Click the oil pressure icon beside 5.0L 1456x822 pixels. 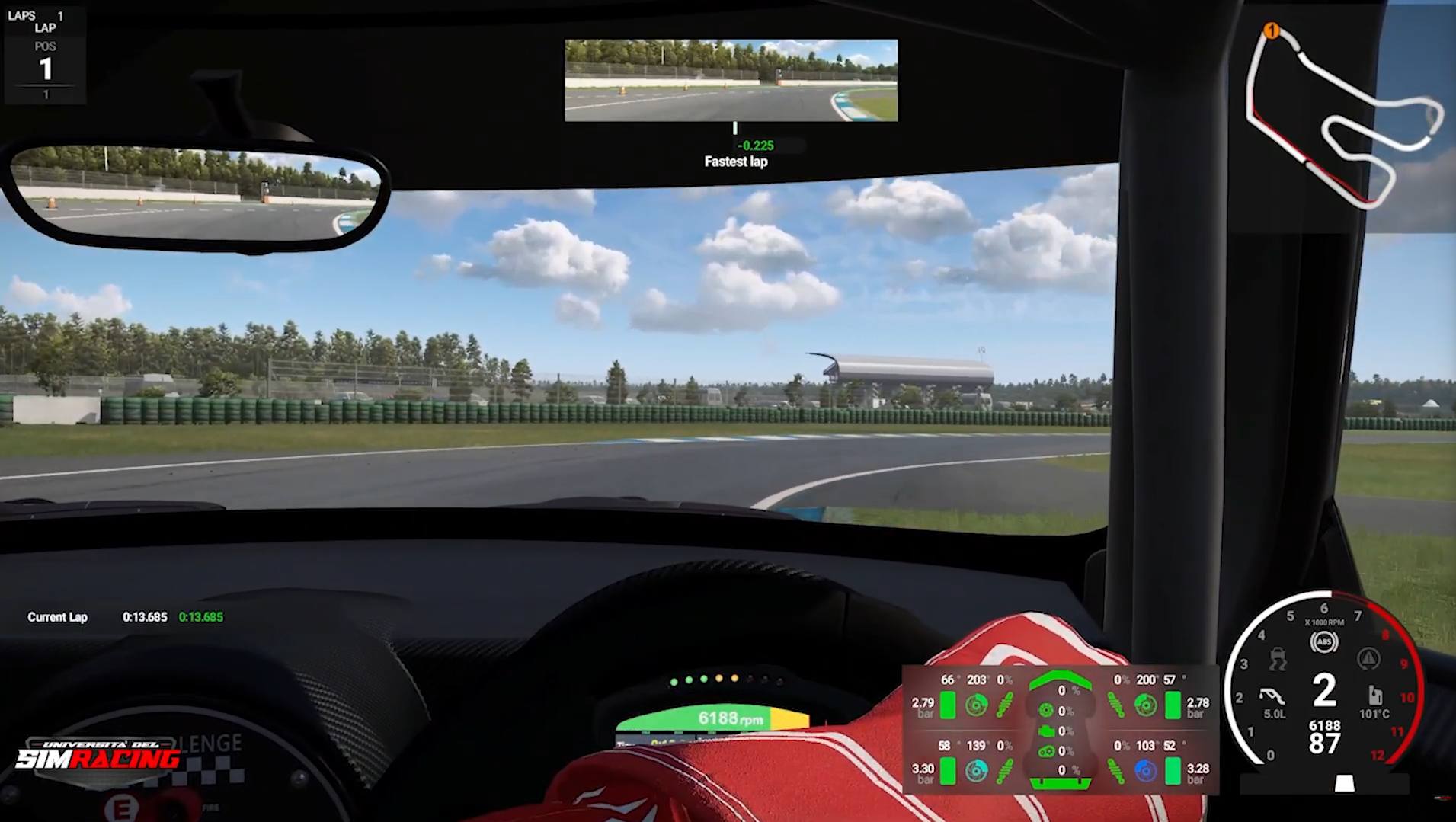tap(1274, 698)
